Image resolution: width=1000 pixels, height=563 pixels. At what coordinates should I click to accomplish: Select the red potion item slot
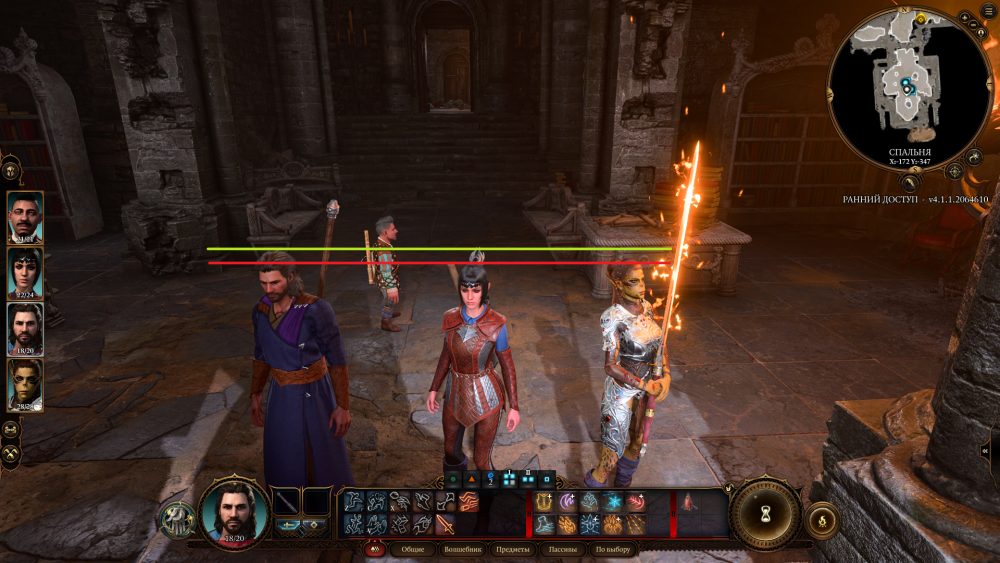[687, 502]
